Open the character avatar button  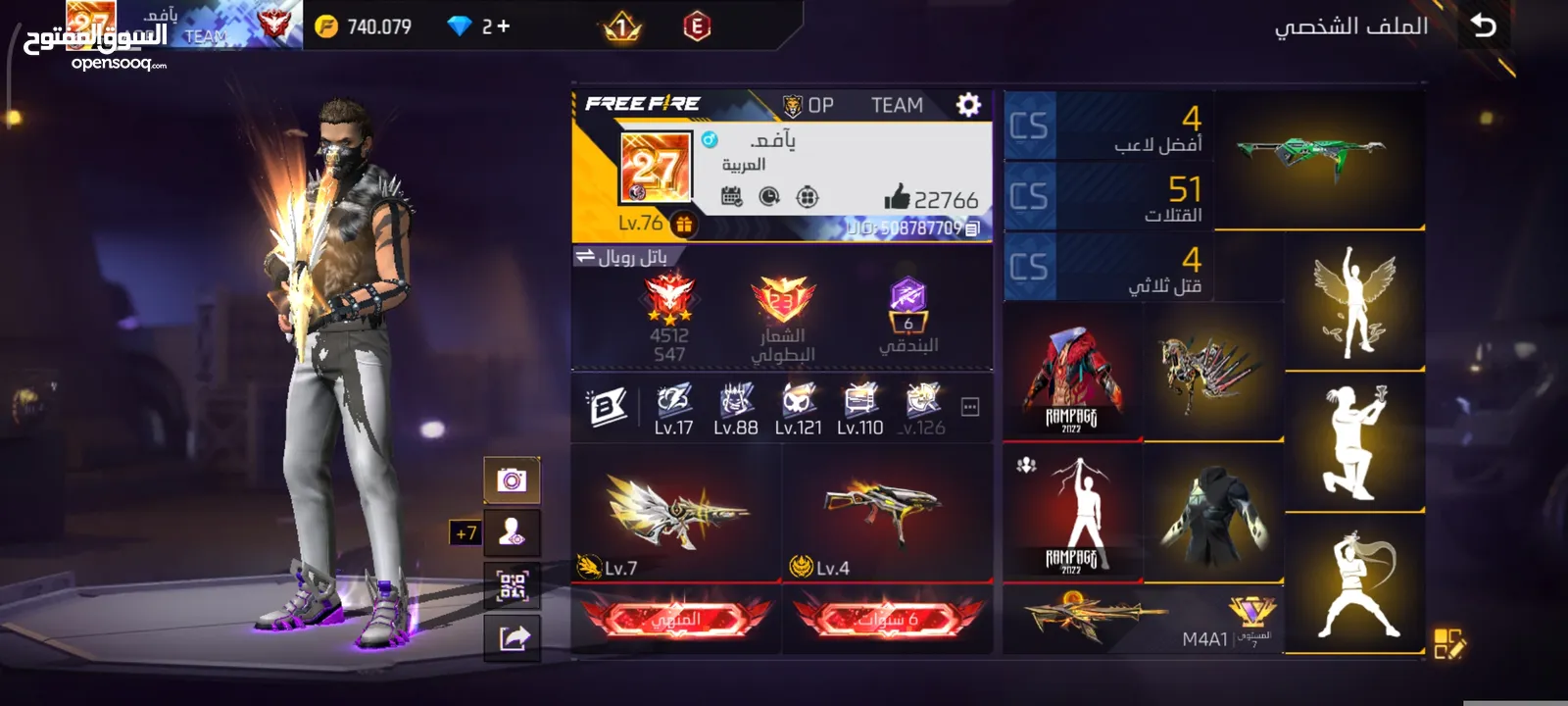tap(512, 532)
